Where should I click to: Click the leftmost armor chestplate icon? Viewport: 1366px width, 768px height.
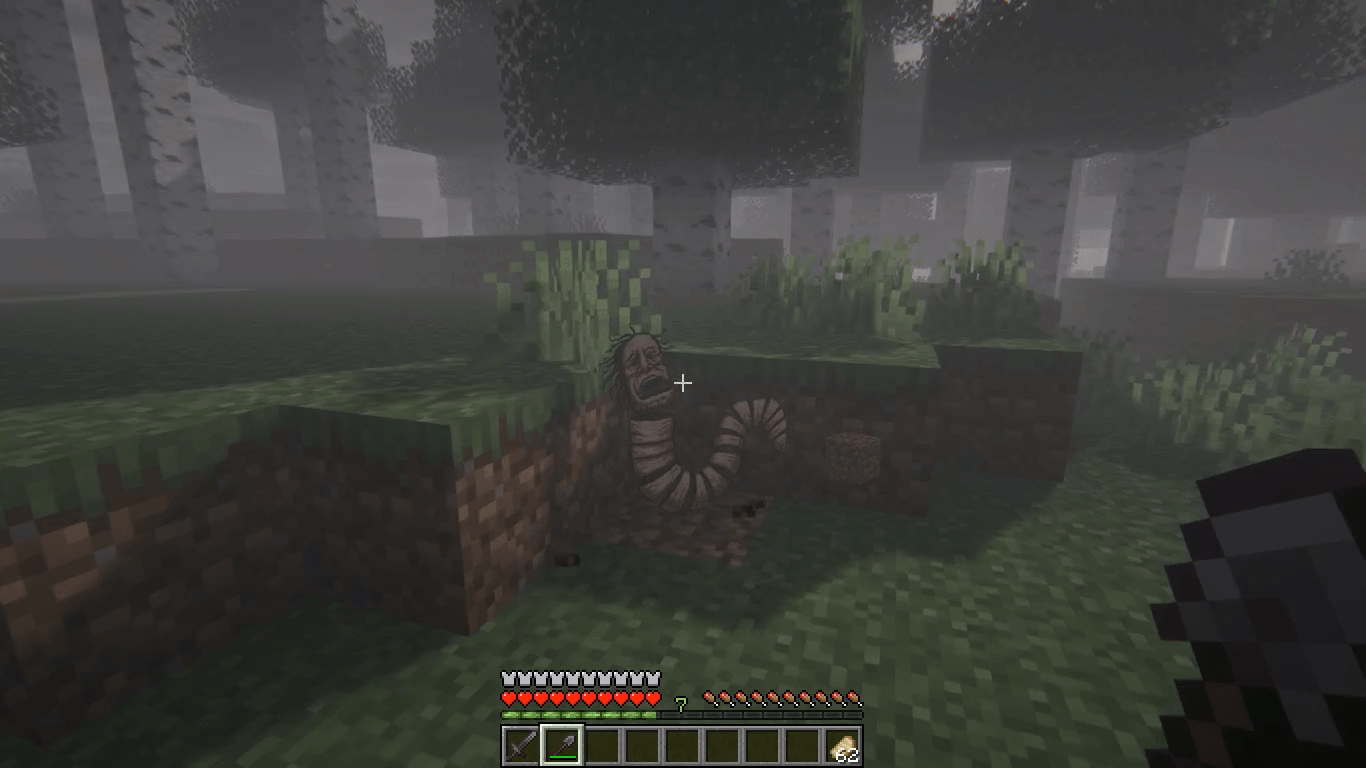(x=510, y=677)
